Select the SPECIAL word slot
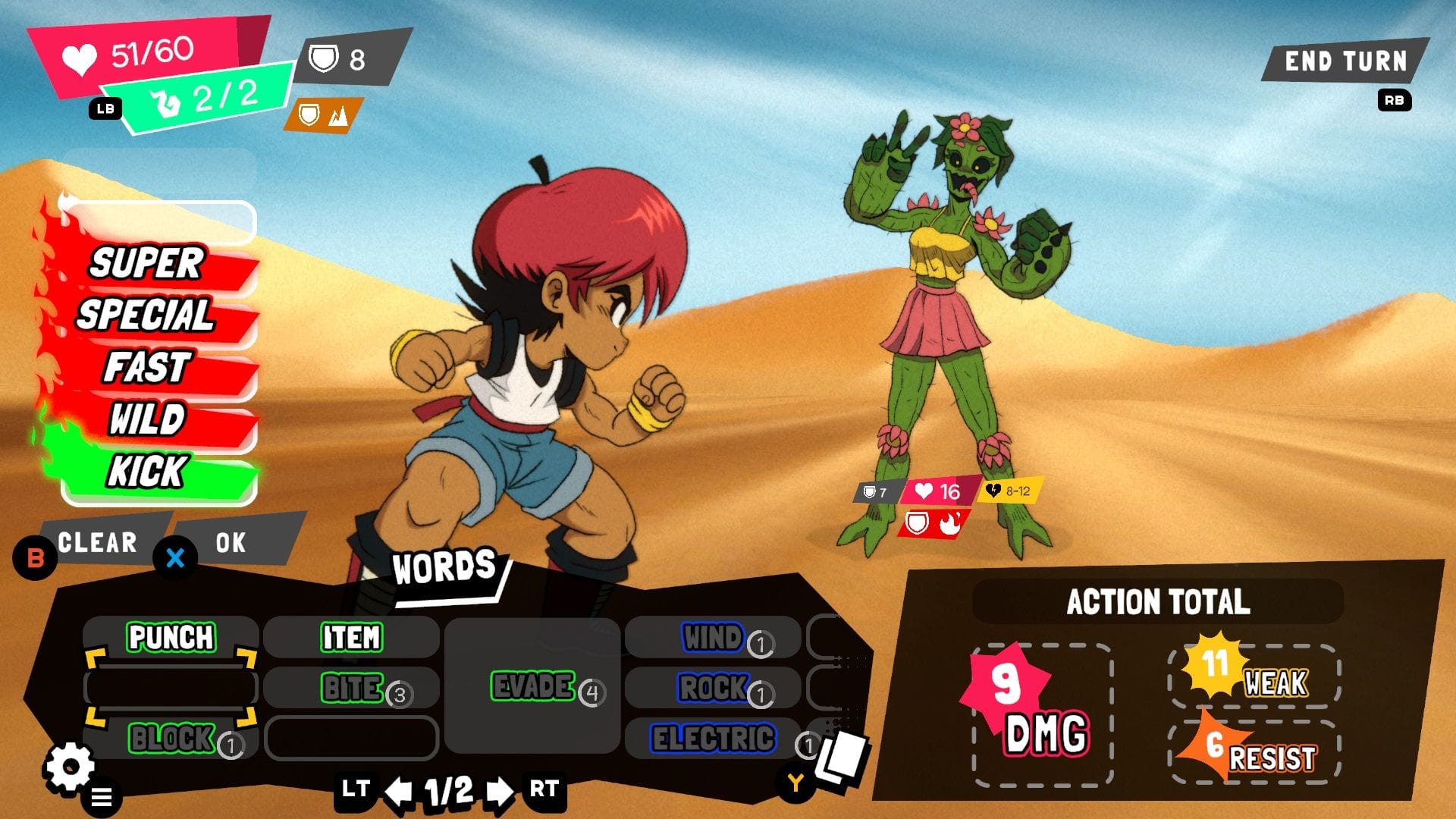Screen dimensions: 1456x819 (146, 315)
